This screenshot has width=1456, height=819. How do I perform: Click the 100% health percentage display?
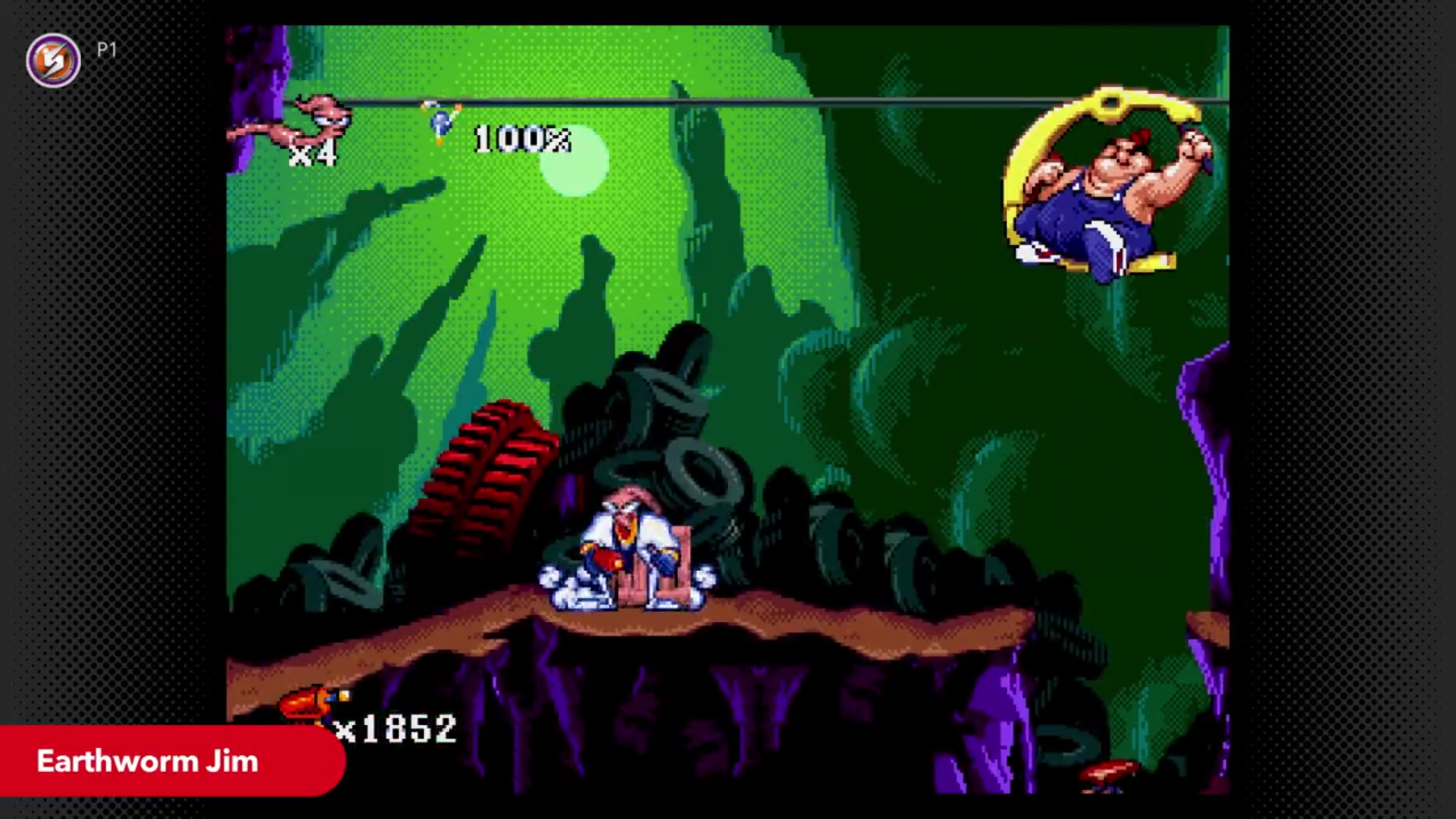coord(521,140)
